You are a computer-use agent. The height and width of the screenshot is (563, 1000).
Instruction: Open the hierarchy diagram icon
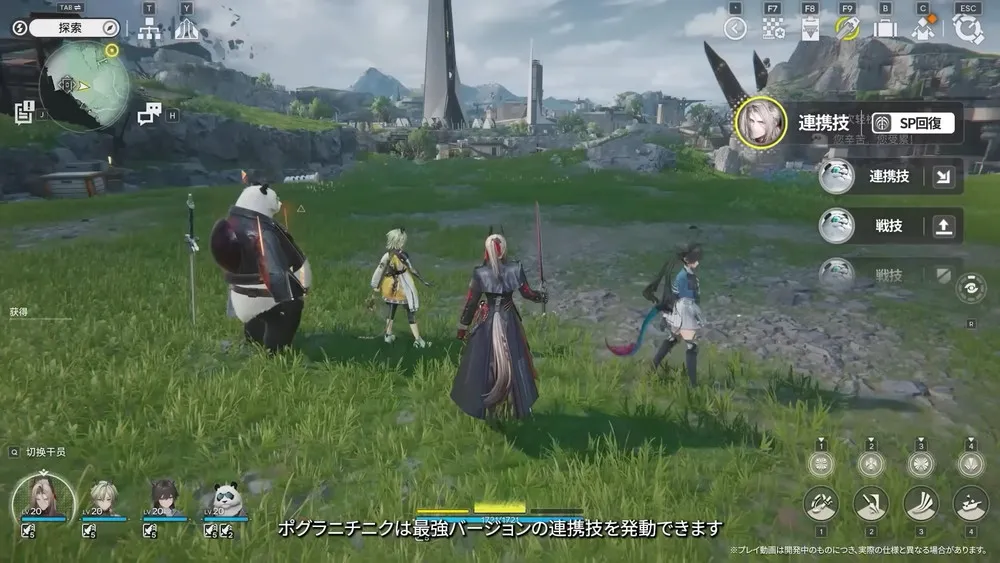click(149, 29)
